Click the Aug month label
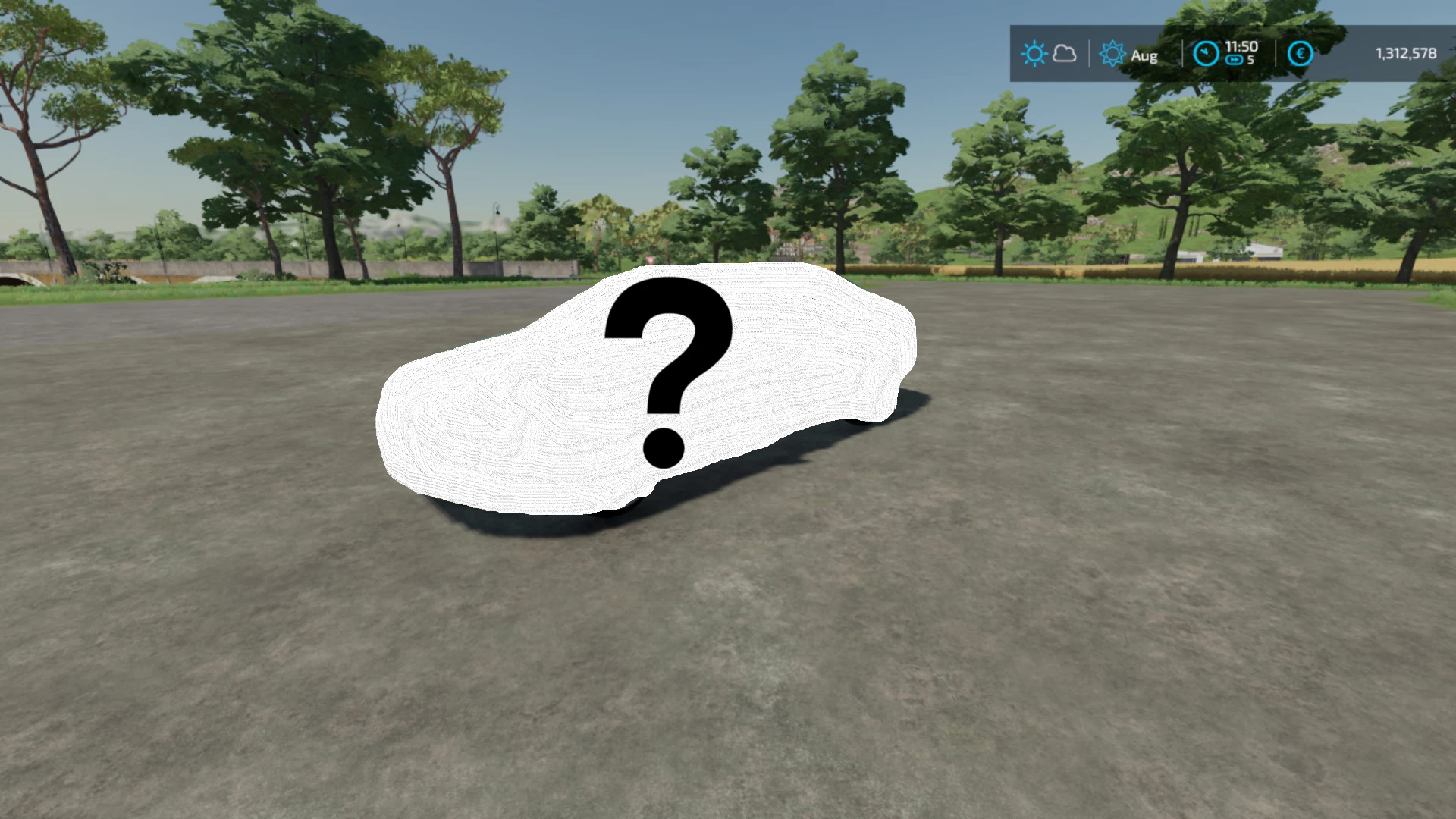Screen dimensions: 1456x819 pyautogui.click(x=1145, y=55)
